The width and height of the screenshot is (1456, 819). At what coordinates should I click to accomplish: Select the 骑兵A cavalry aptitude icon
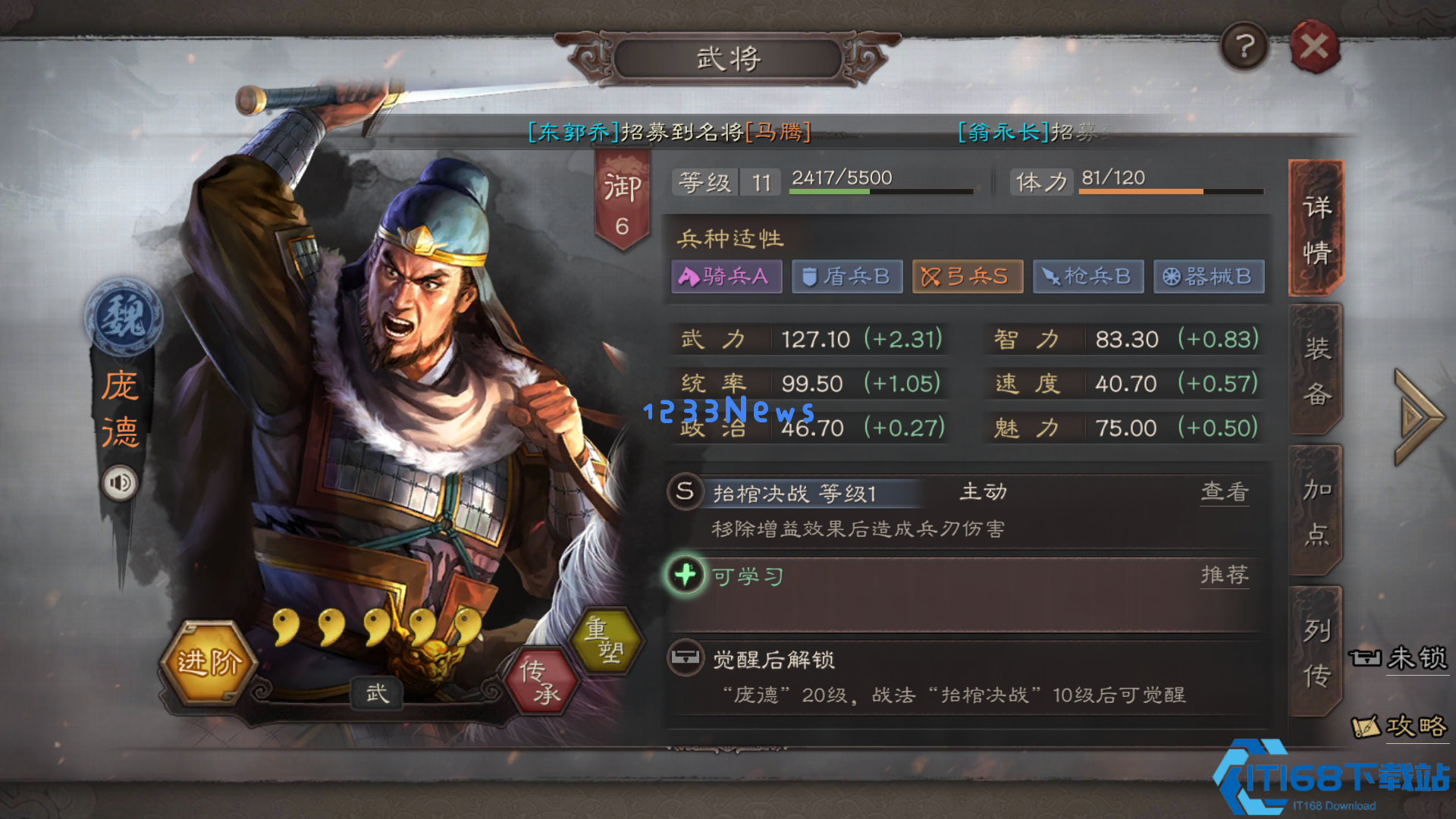pos(725,276)
